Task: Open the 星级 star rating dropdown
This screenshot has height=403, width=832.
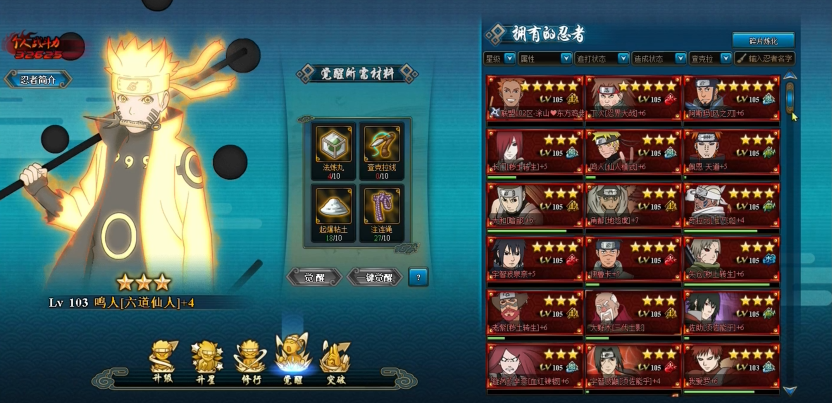Action: click(x=500, y=59)
